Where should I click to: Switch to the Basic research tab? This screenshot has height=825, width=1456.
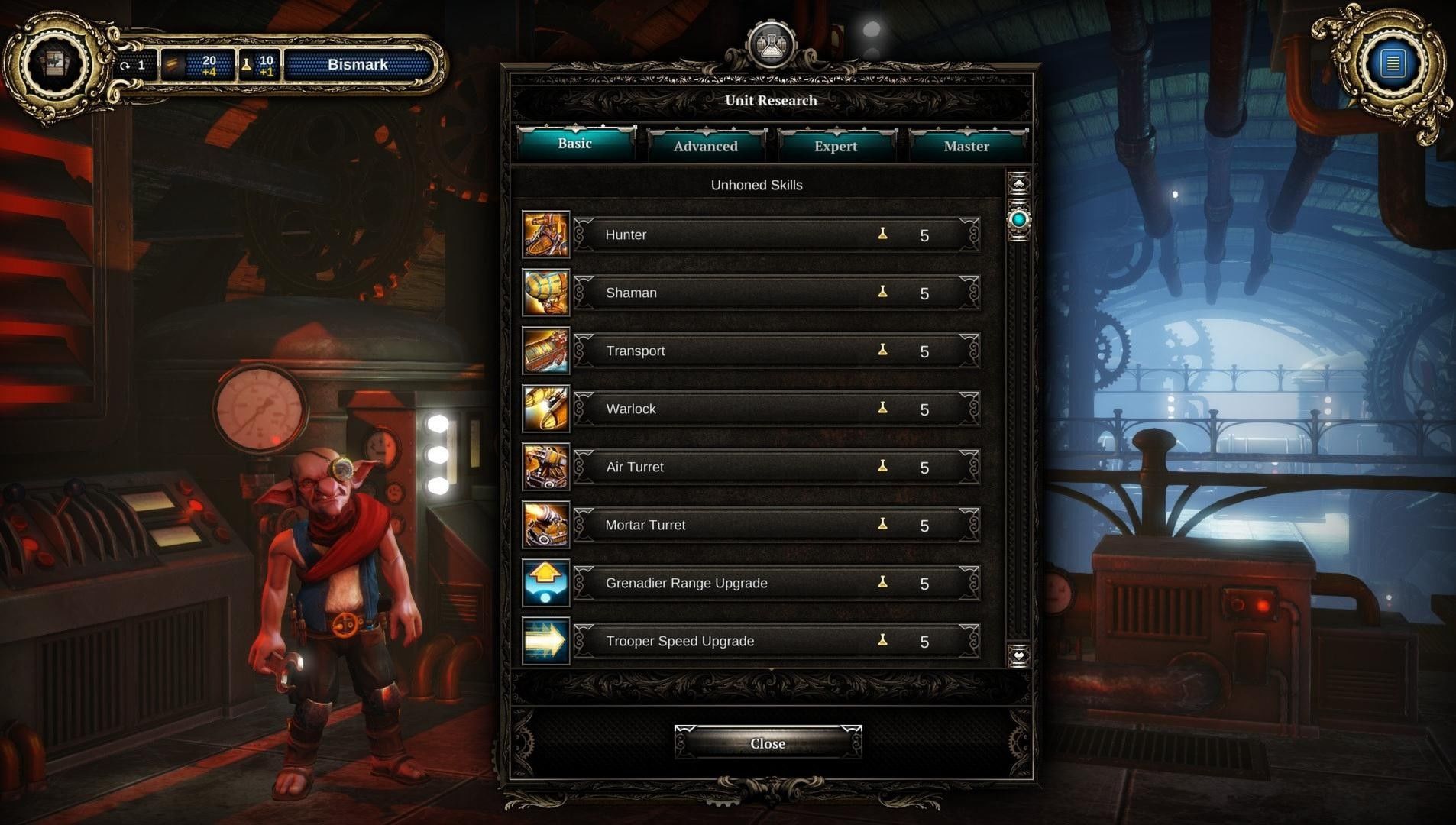pos(575,144)
